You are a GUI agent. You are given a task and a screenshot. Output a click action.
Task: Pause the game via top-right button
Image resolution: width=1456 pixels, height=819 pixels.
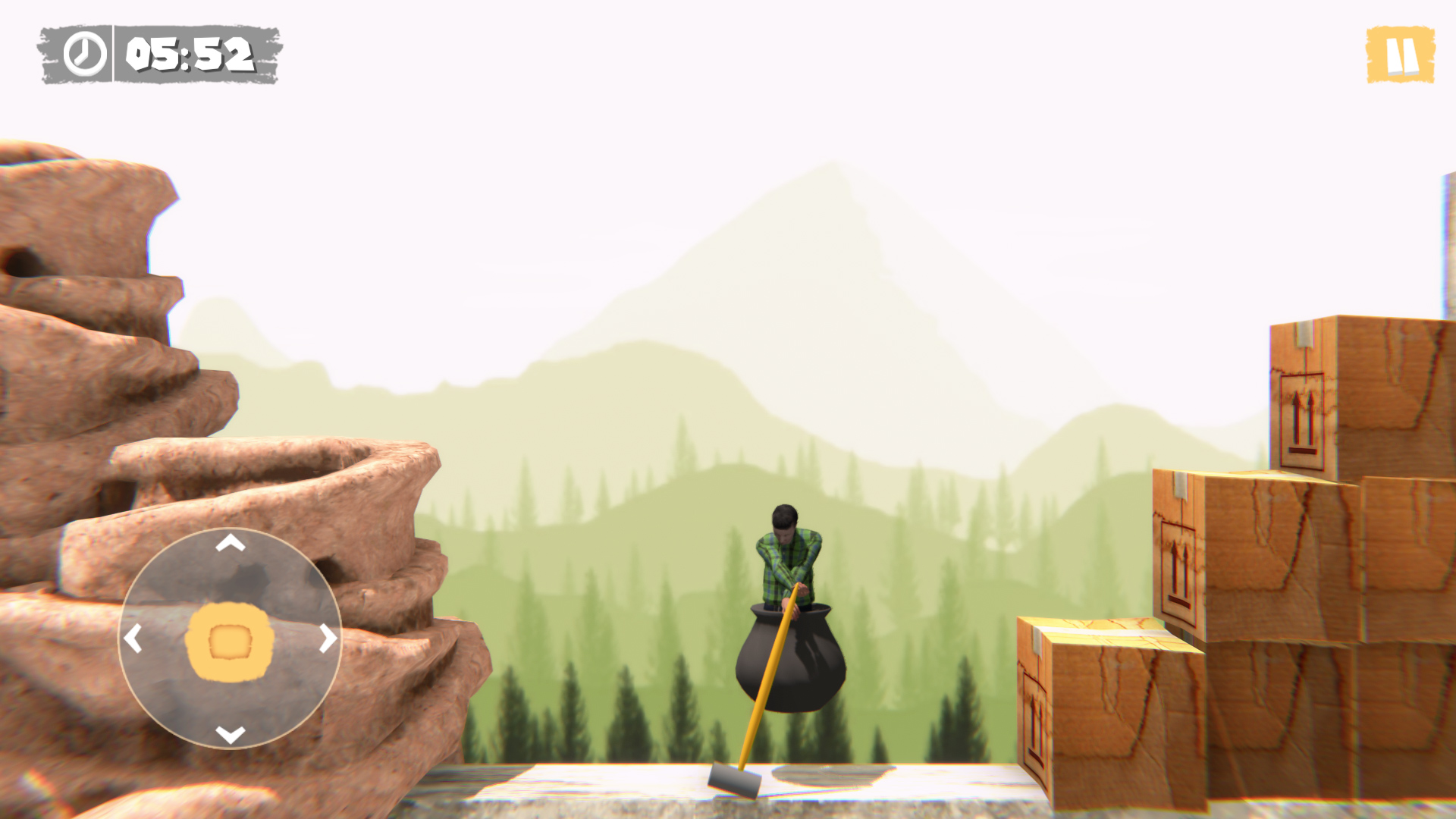[x=1401, y=53]
